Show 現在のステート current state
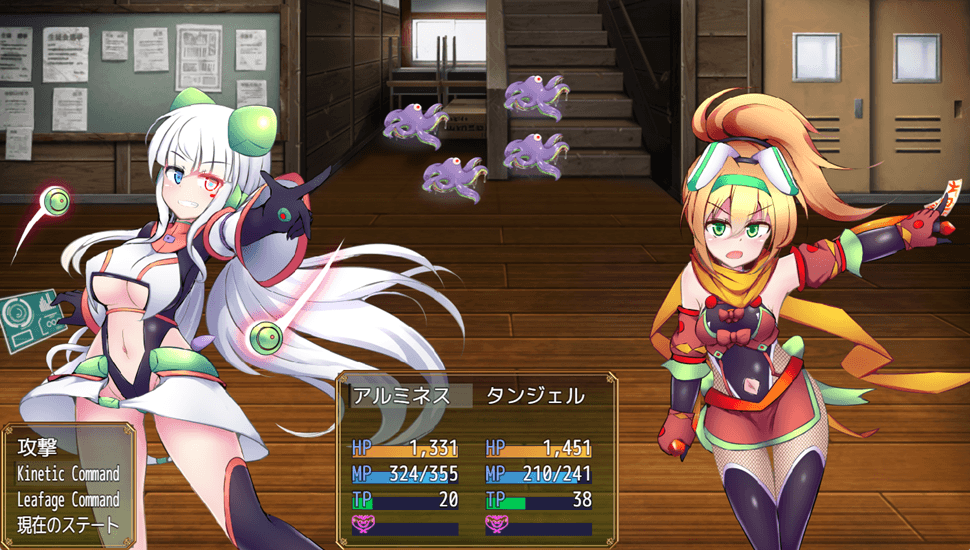 pyautogui.click(x=68, y=524)
